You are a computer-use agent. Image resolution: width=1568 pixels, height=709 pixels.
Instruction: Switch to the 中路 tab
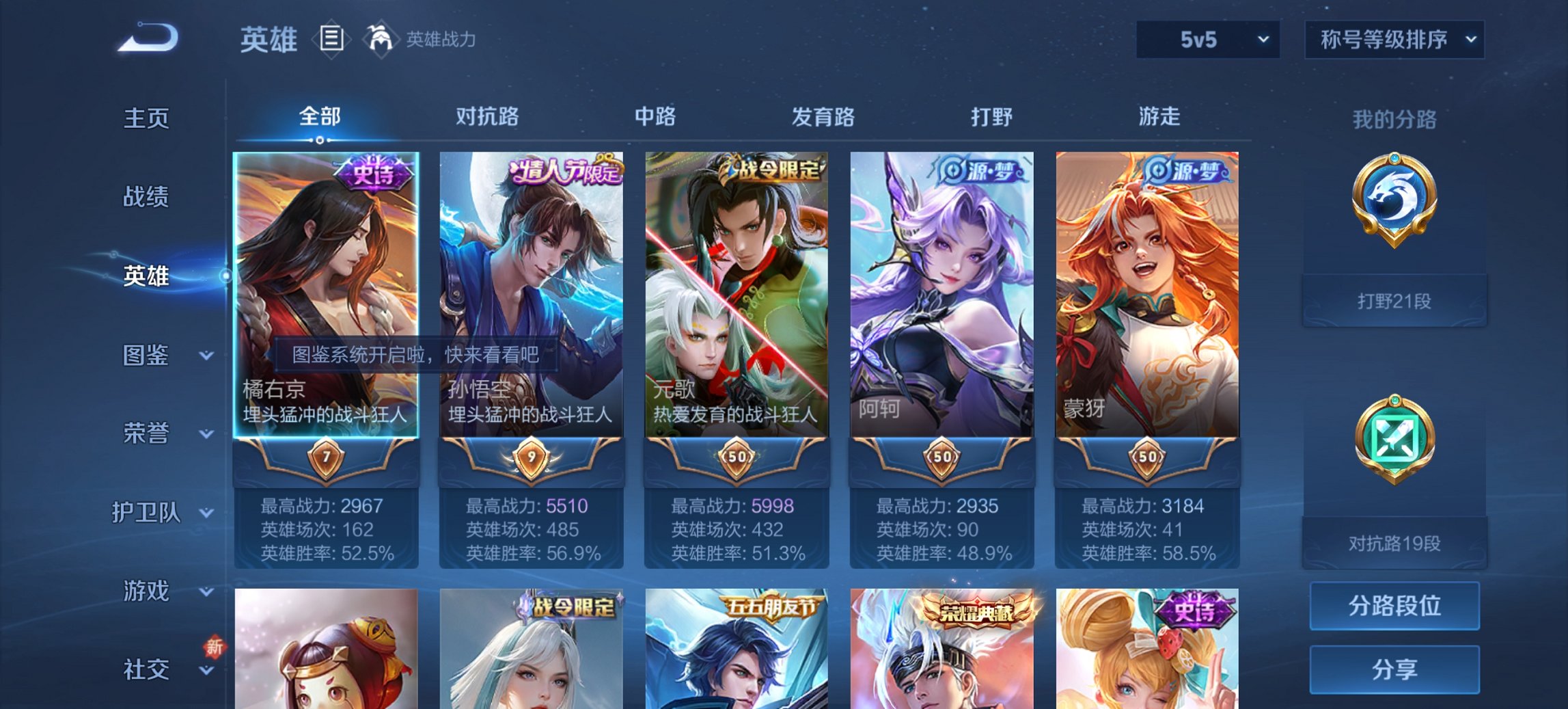654,118
